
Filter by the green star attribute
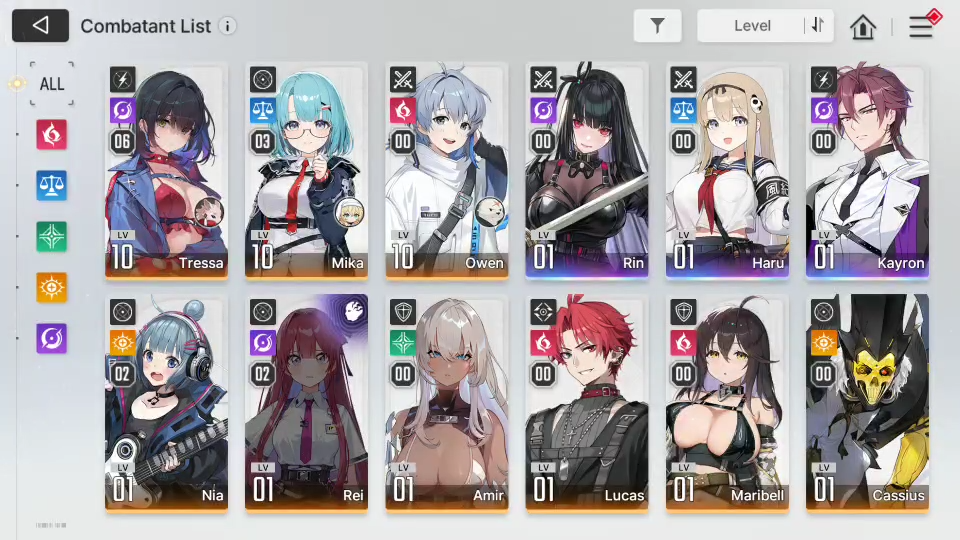(x=51, y=236)
